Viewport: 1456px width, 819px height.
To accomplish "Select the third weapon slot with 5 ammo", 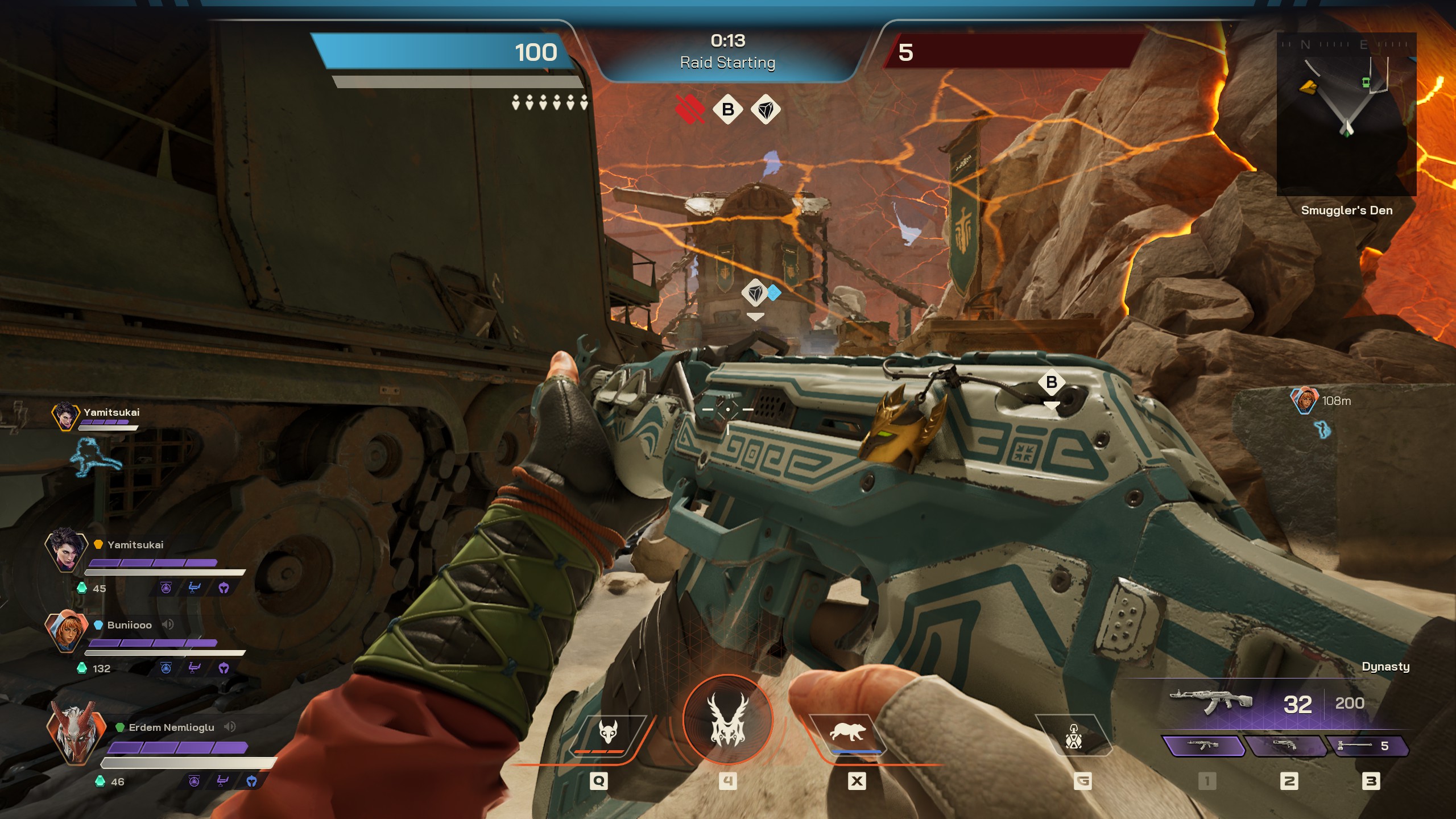I will coord(1367,746).
